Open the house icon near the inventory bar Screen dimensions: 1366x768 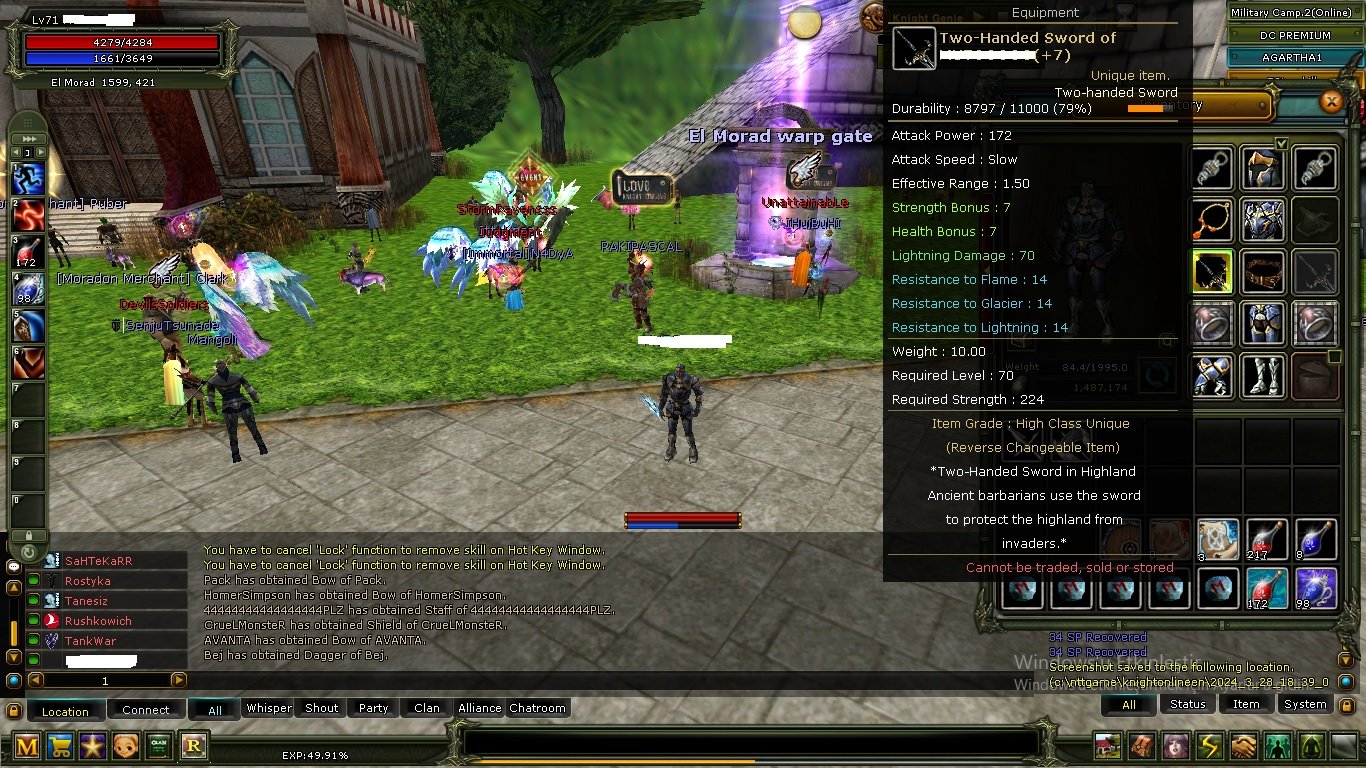pyautogui.click(x=1107, y=745)
